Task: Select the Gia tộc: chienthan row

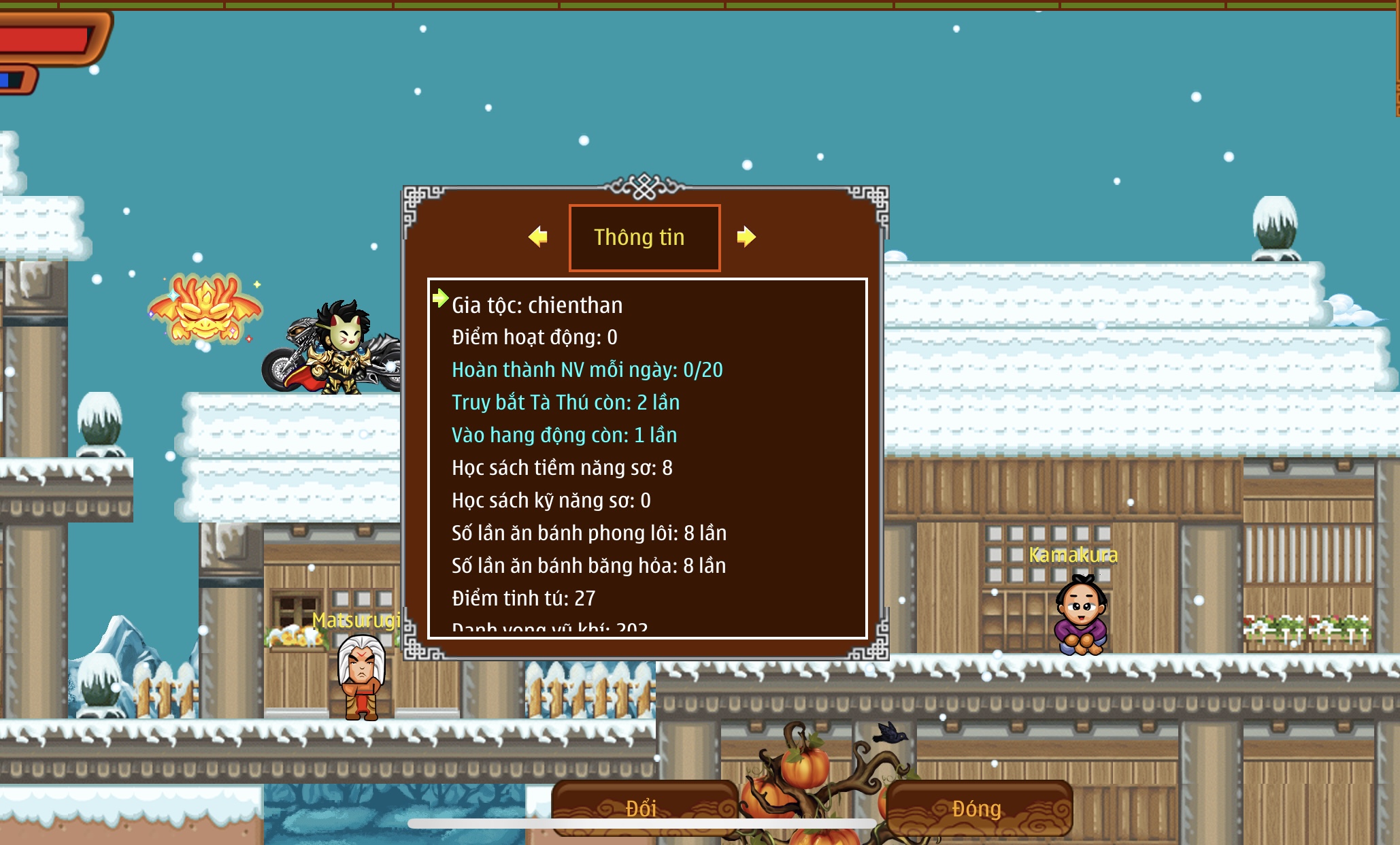Action: click(x=537, y=305)
